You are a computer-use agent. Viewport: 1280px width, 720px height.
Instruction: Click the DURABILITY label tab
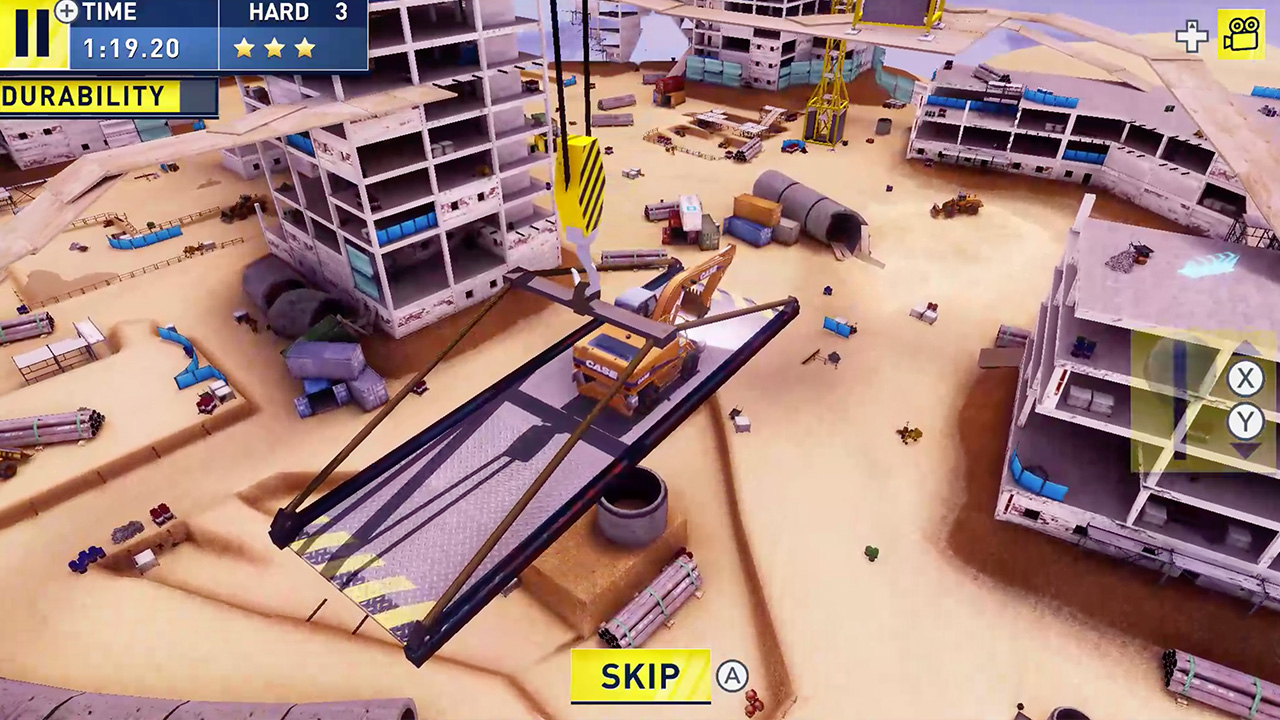[x=82, y=96]
